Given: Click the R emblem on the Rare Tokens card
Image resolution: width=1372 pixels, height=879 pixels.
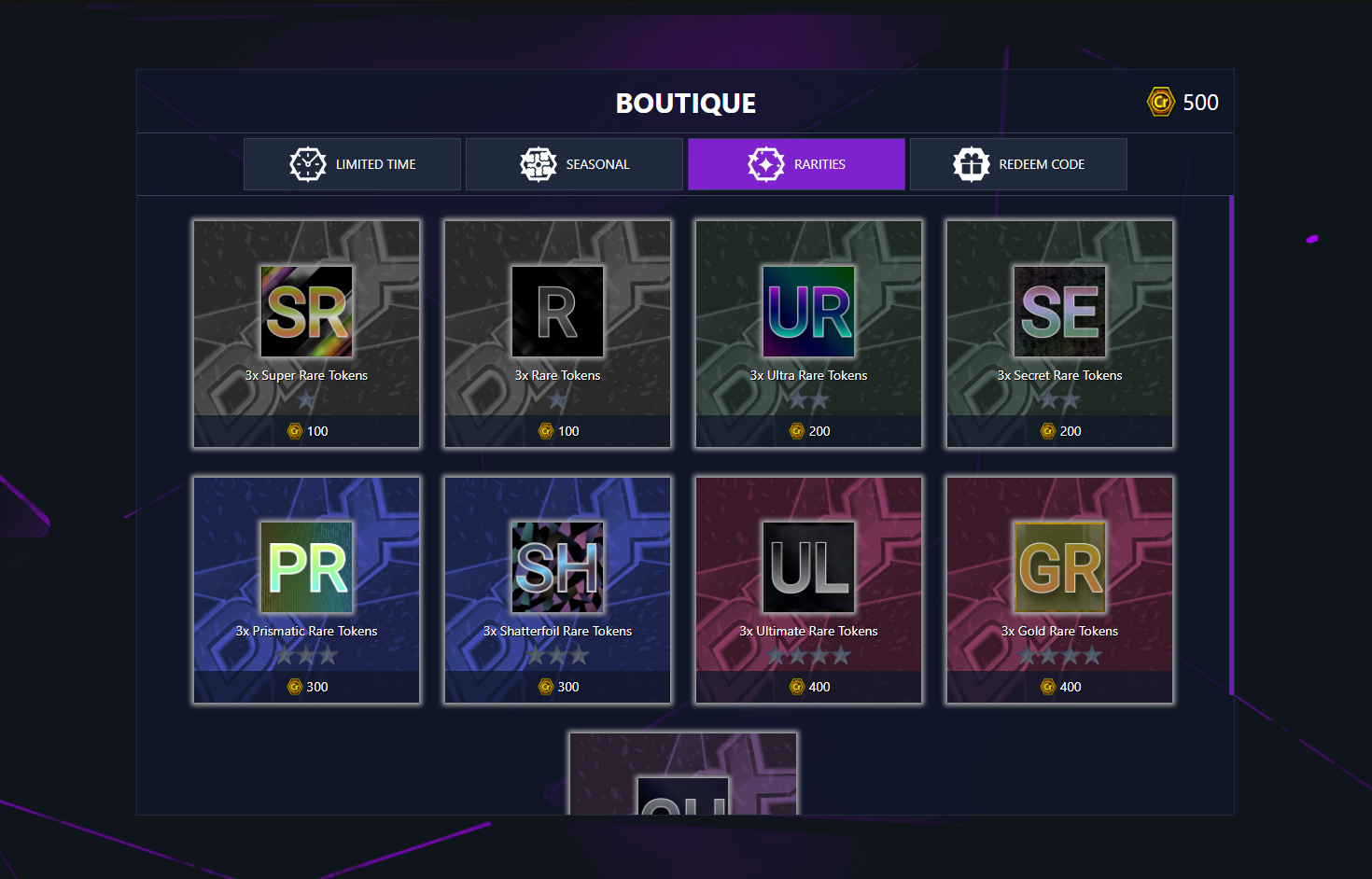Looking at the screenshot, I should pos(557,312).
